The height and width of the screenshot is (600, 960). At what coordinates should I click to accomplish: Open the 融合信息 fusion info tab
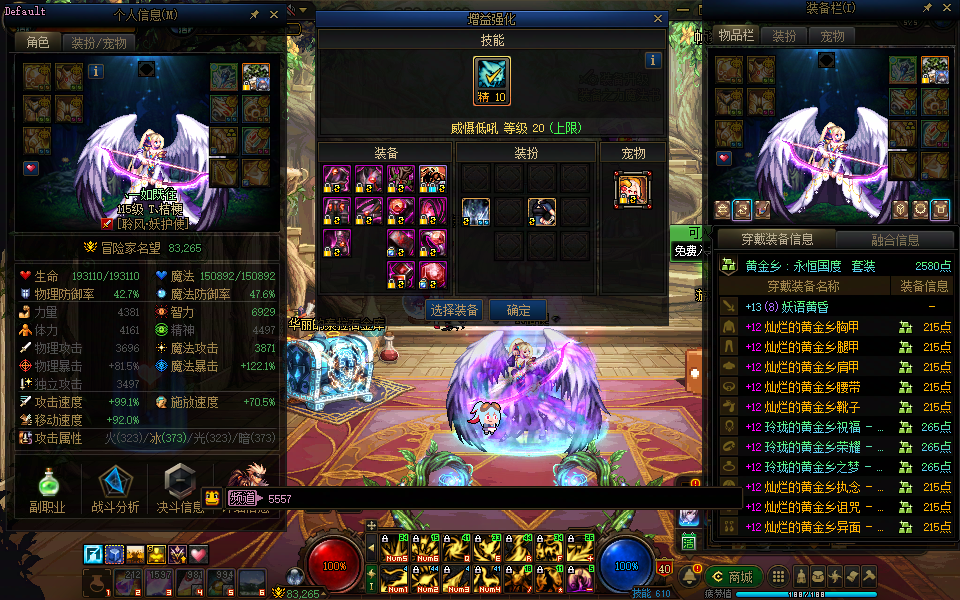[x=893, y=240]
